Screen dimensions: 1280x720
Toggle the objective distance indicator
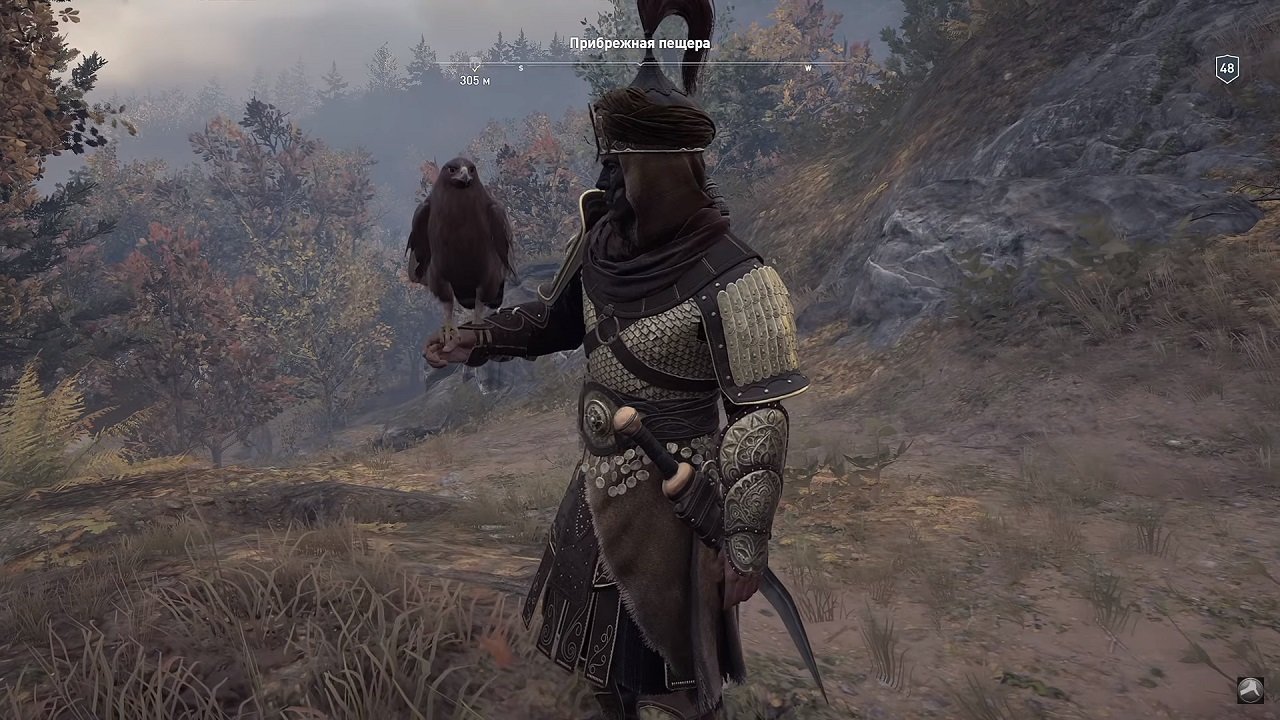473,79
